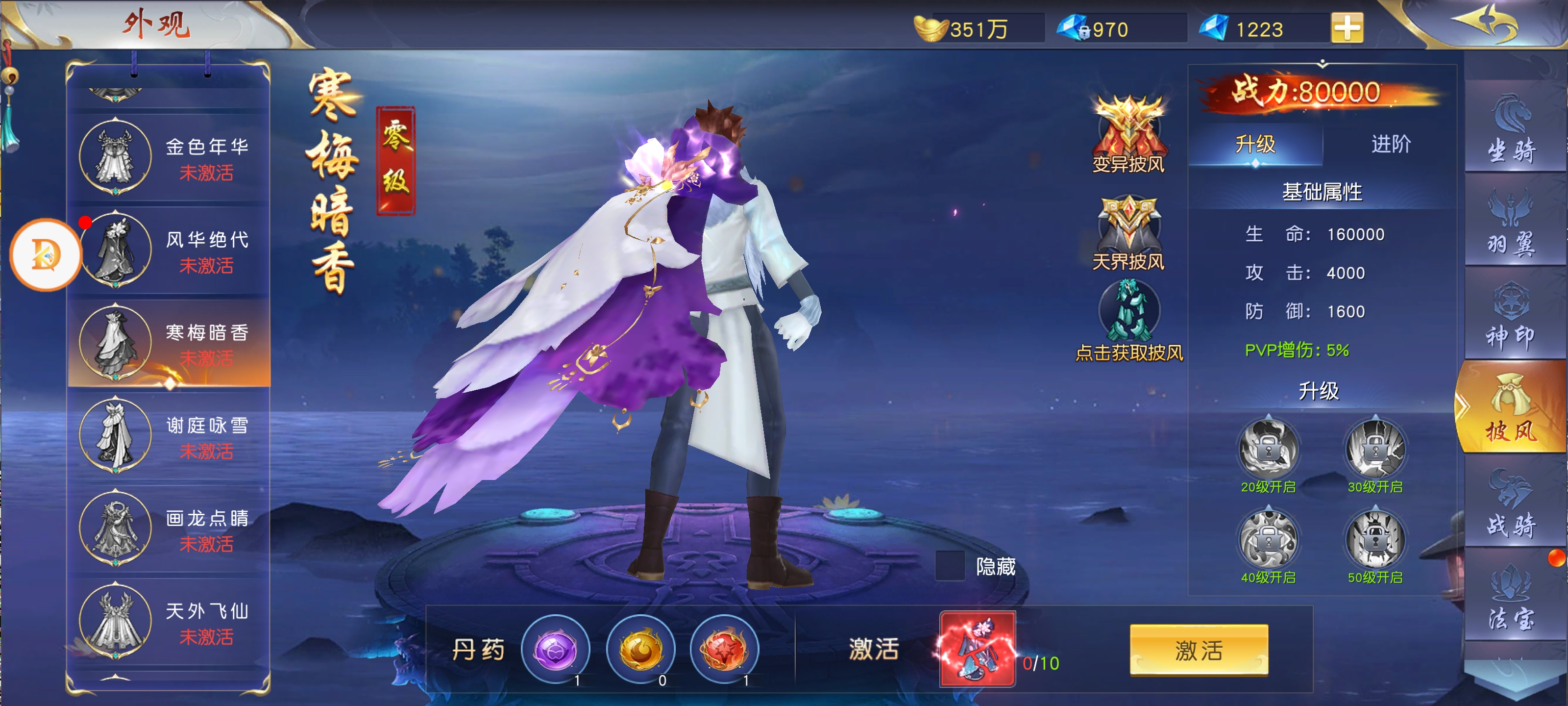Select the red flame elixir pill

[724, 649]
